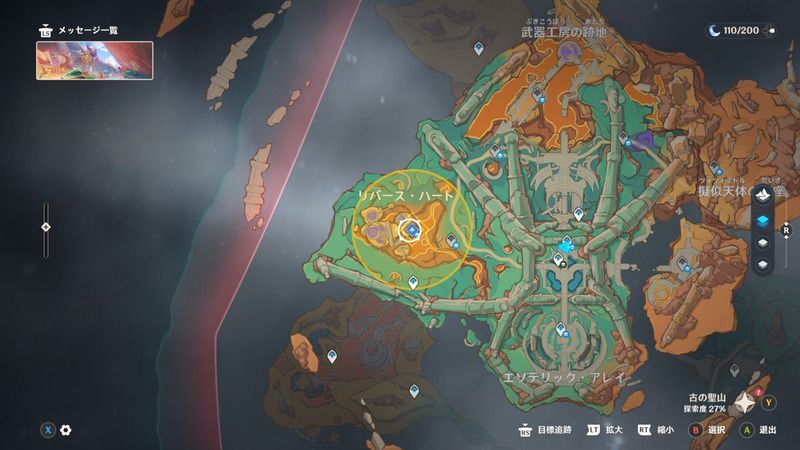Open the message list thumbnail
Viewport: 800px width, 450px height.
point(95,60)
